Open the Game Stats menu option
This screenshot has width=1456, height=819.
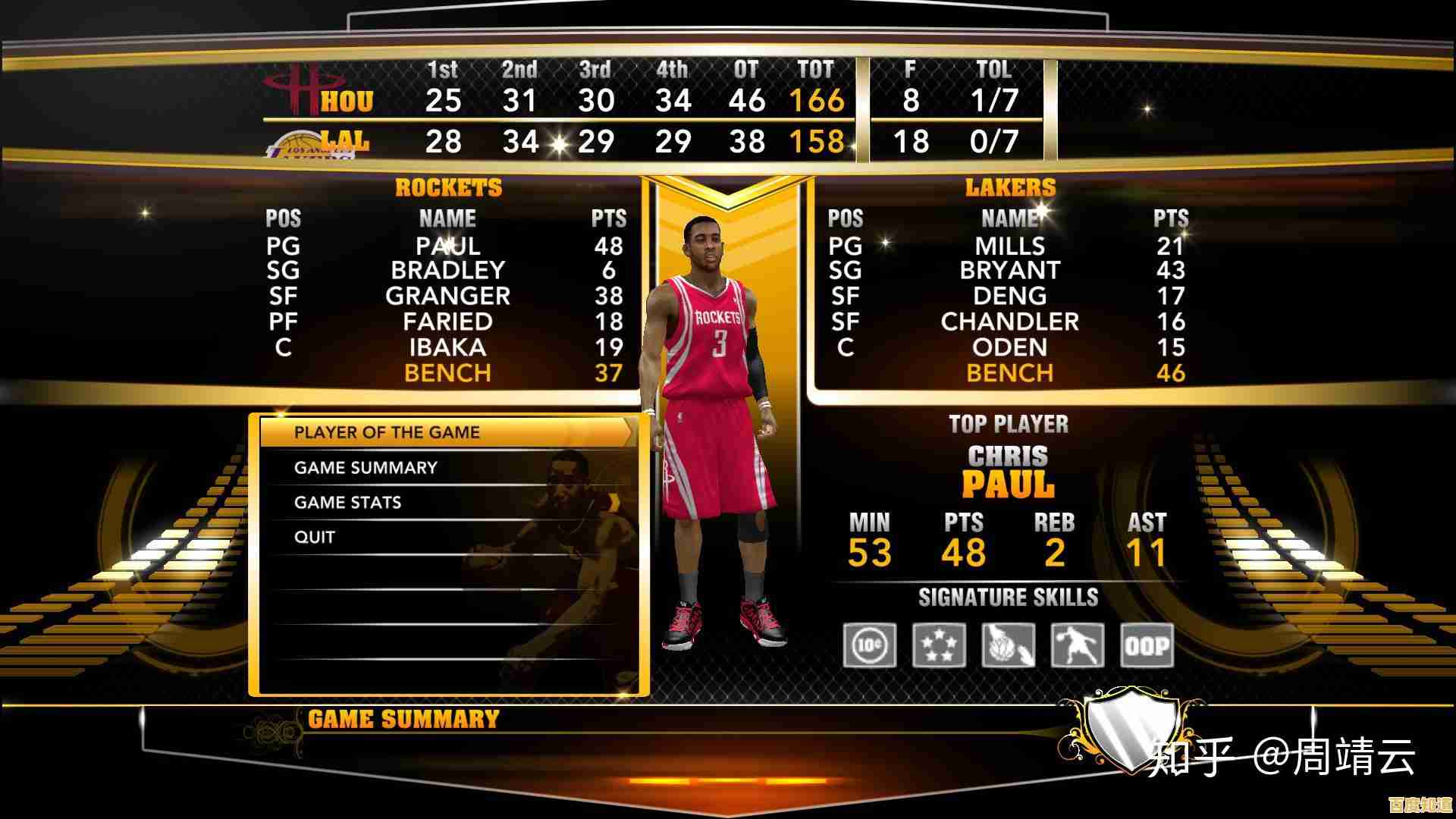pyautogui.click(x=348, y=502)
